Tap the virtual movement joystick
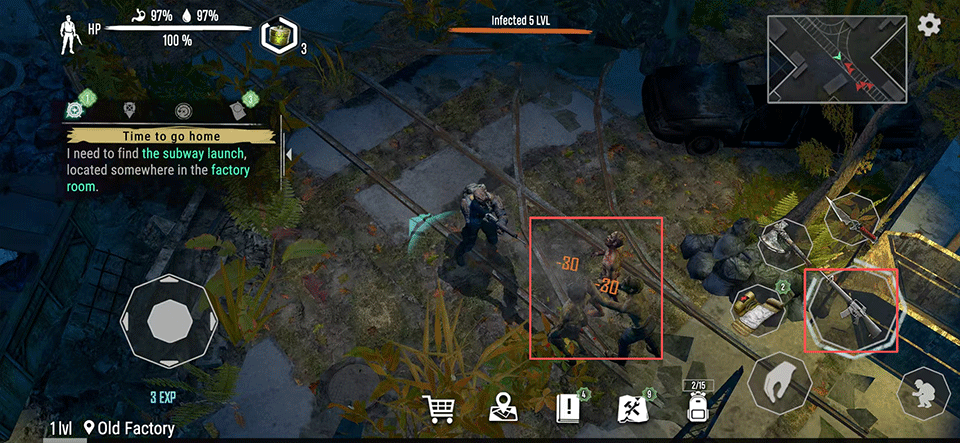 coord(164,322)
